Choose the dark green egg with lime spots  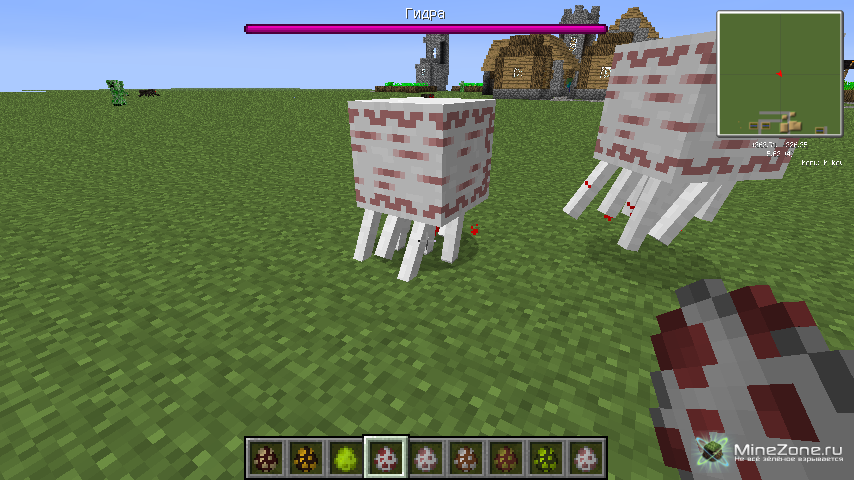coord(545,458)
